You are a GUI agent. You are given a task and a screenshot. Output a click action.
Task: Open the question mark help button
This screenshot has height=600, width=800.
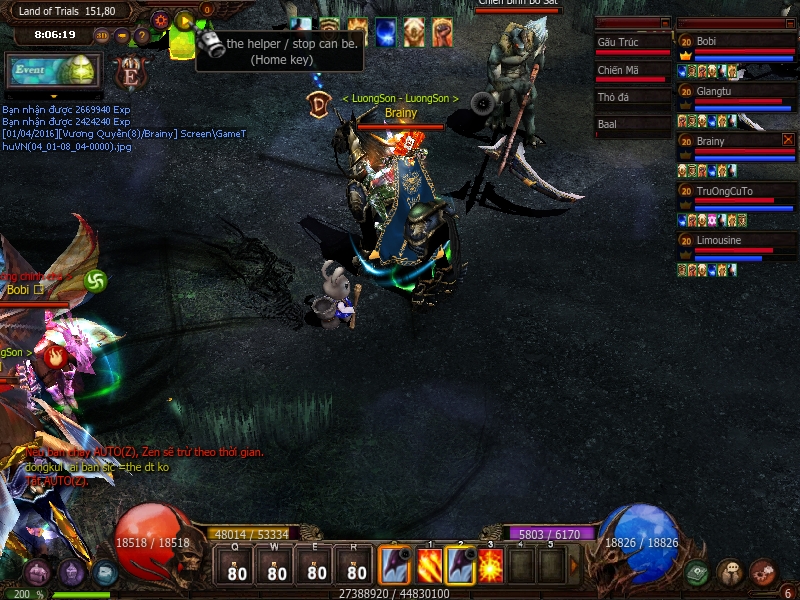pyautogui.click(x=142, y=36)
